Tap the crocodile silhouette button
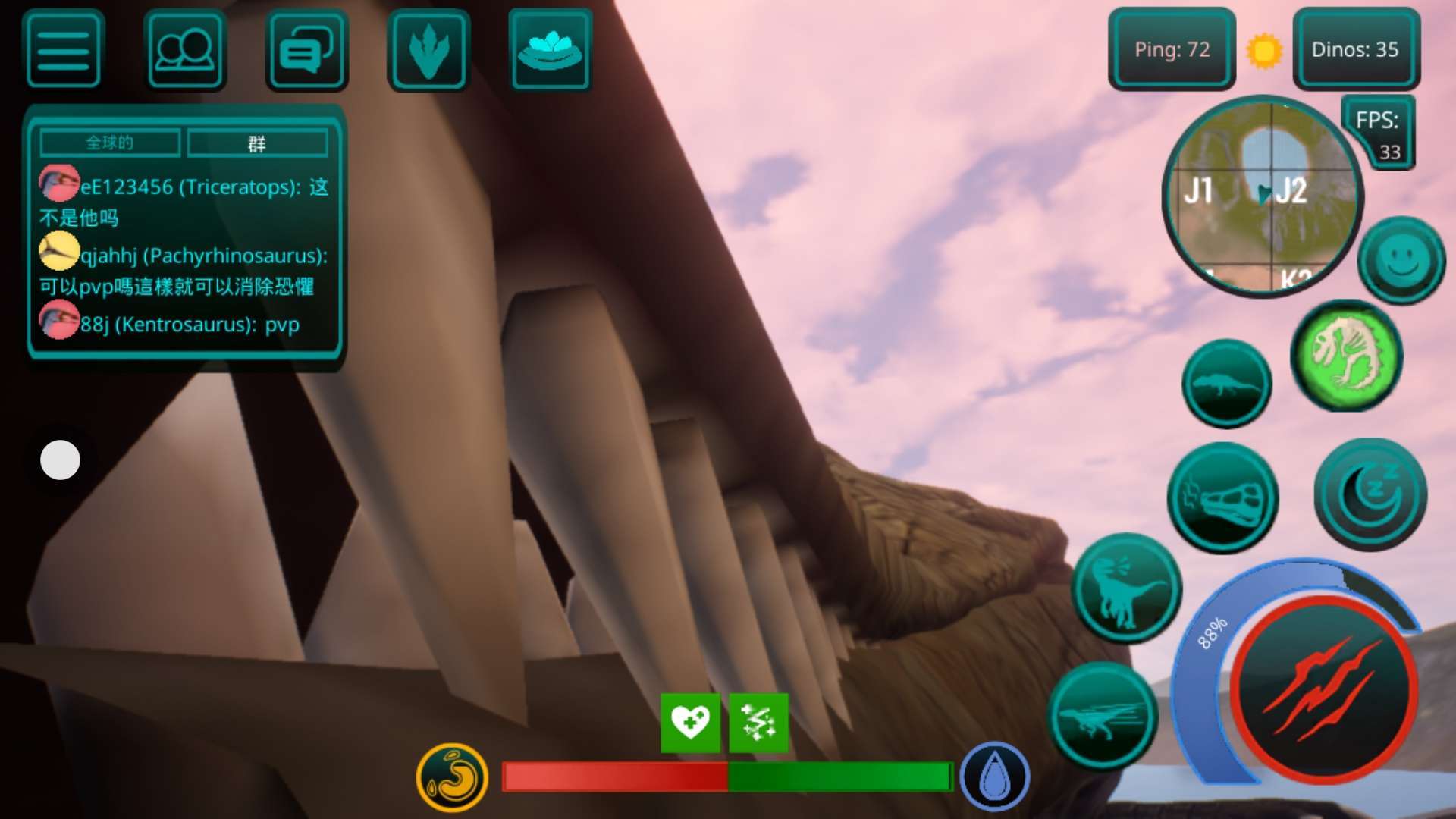Viewport: 1456px width, 819px height. tap(1226, 384)
